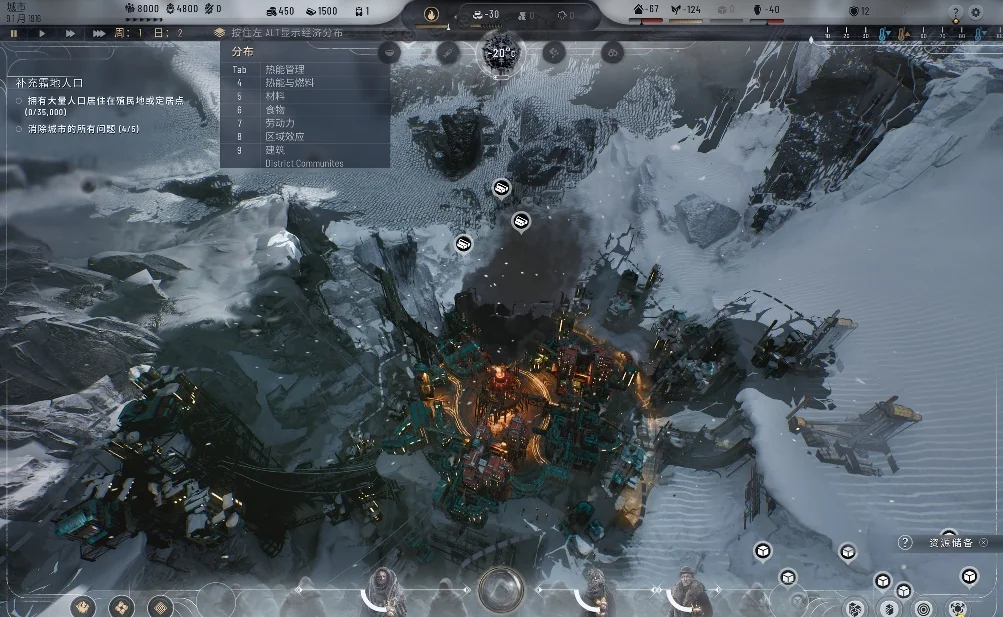Click the flame heat icon in top bar
This screenshot has width=1003, height=617.
pos(432,14)
